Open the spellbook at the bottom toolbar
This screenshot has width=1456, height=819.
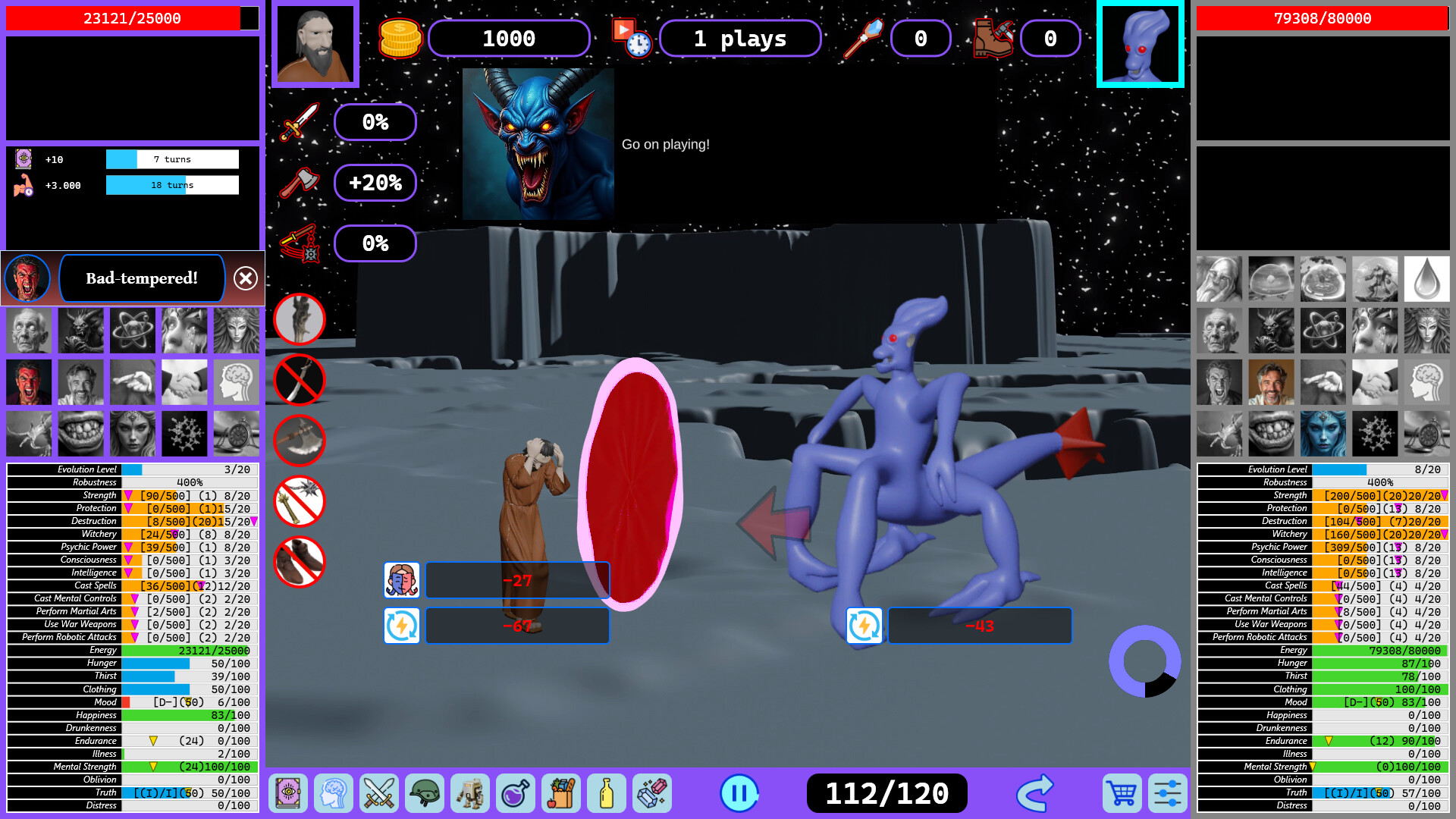coord(288,793)
